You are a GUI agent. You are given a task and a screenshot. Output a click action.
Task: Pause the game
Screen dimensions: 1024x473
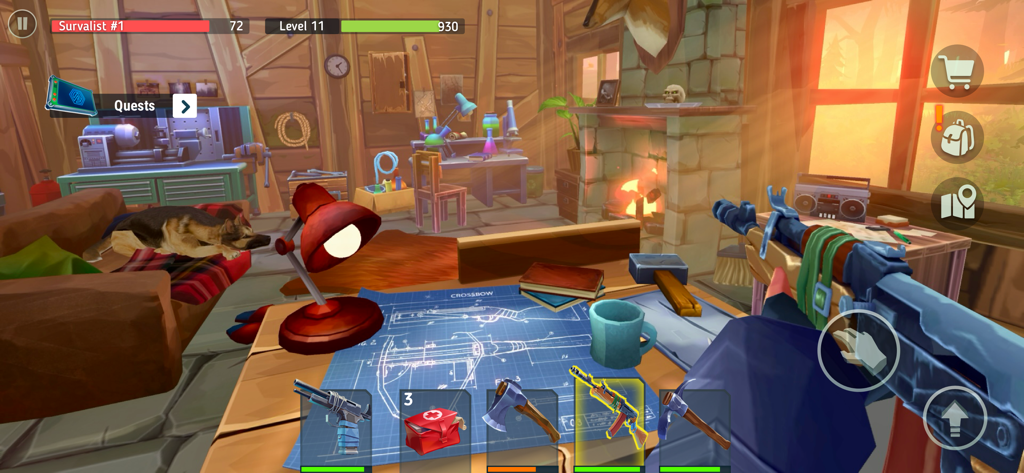point(22,24)
